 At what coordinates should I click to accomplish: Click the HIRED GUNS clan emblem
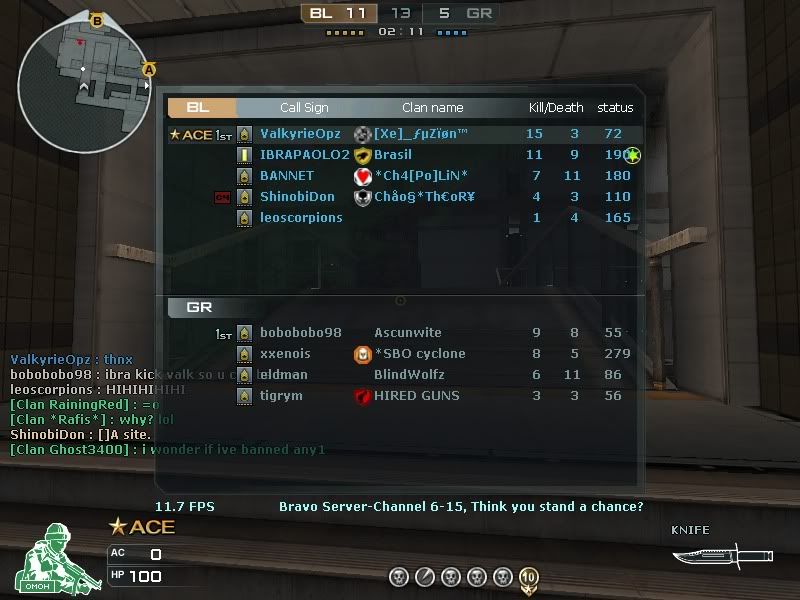coord(363,396)
